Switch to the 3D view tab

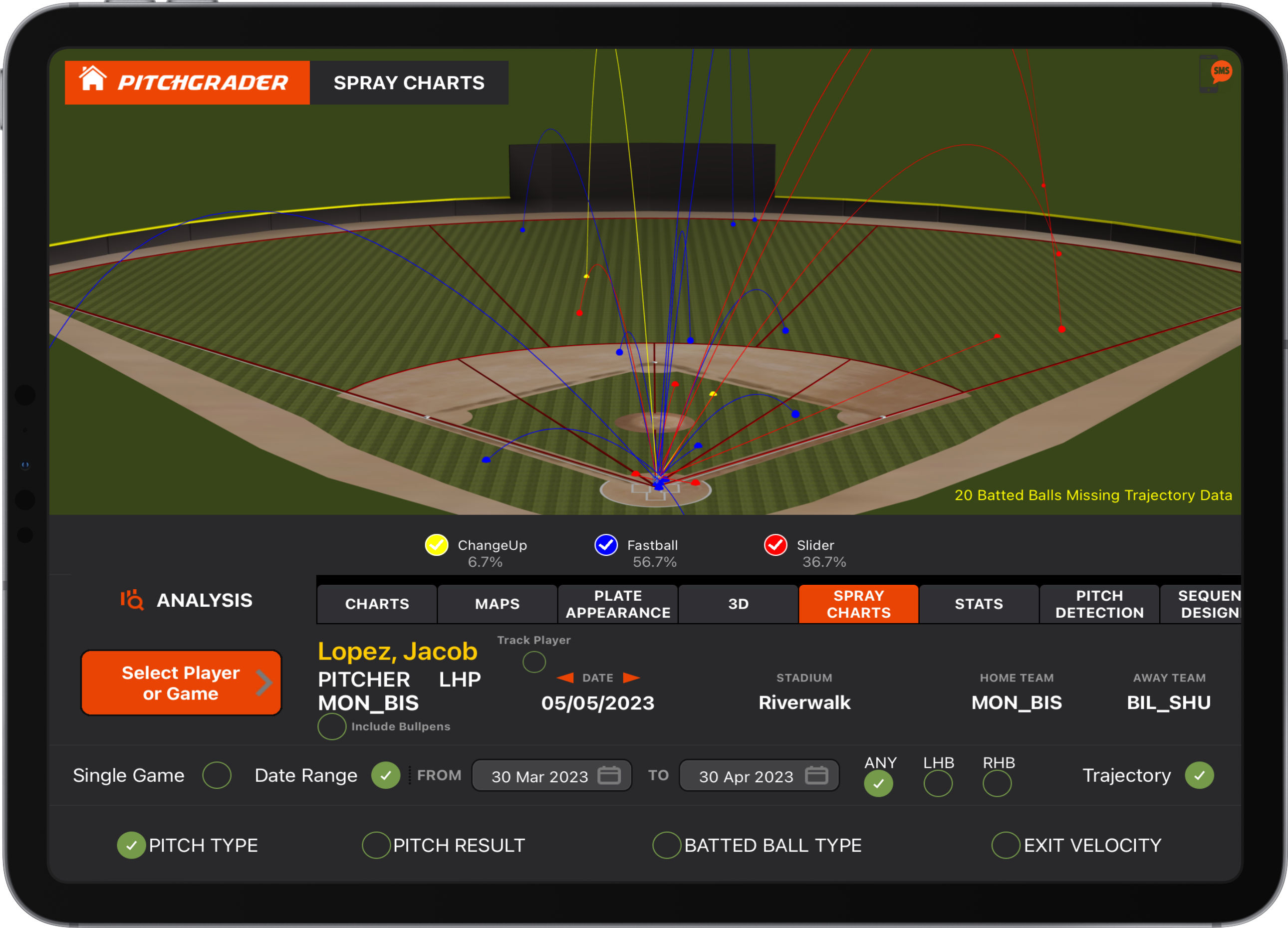(738, 604)
